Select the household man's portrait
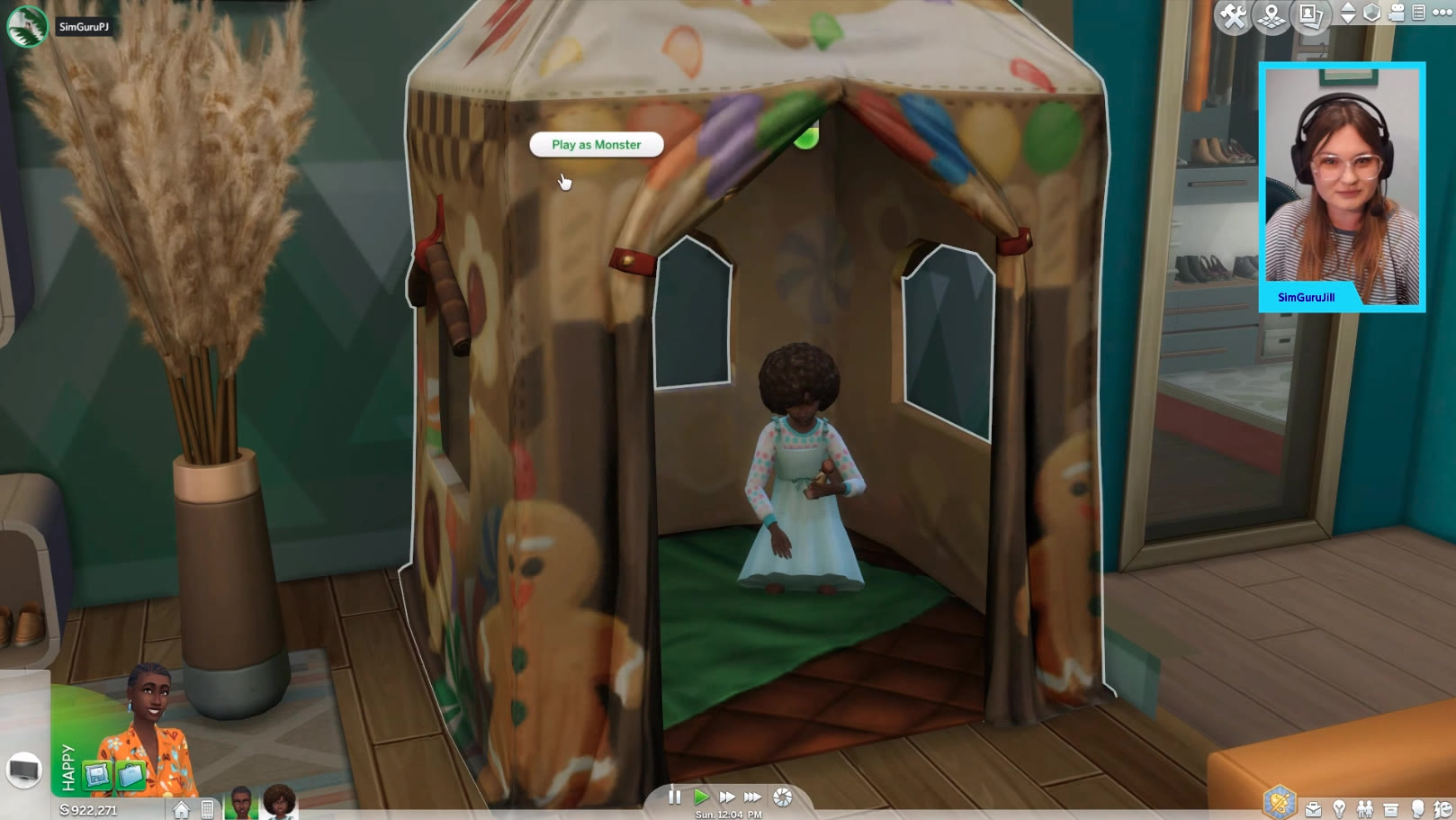The height and width of the screenshot is (820, 1456). tap(241, 802)
